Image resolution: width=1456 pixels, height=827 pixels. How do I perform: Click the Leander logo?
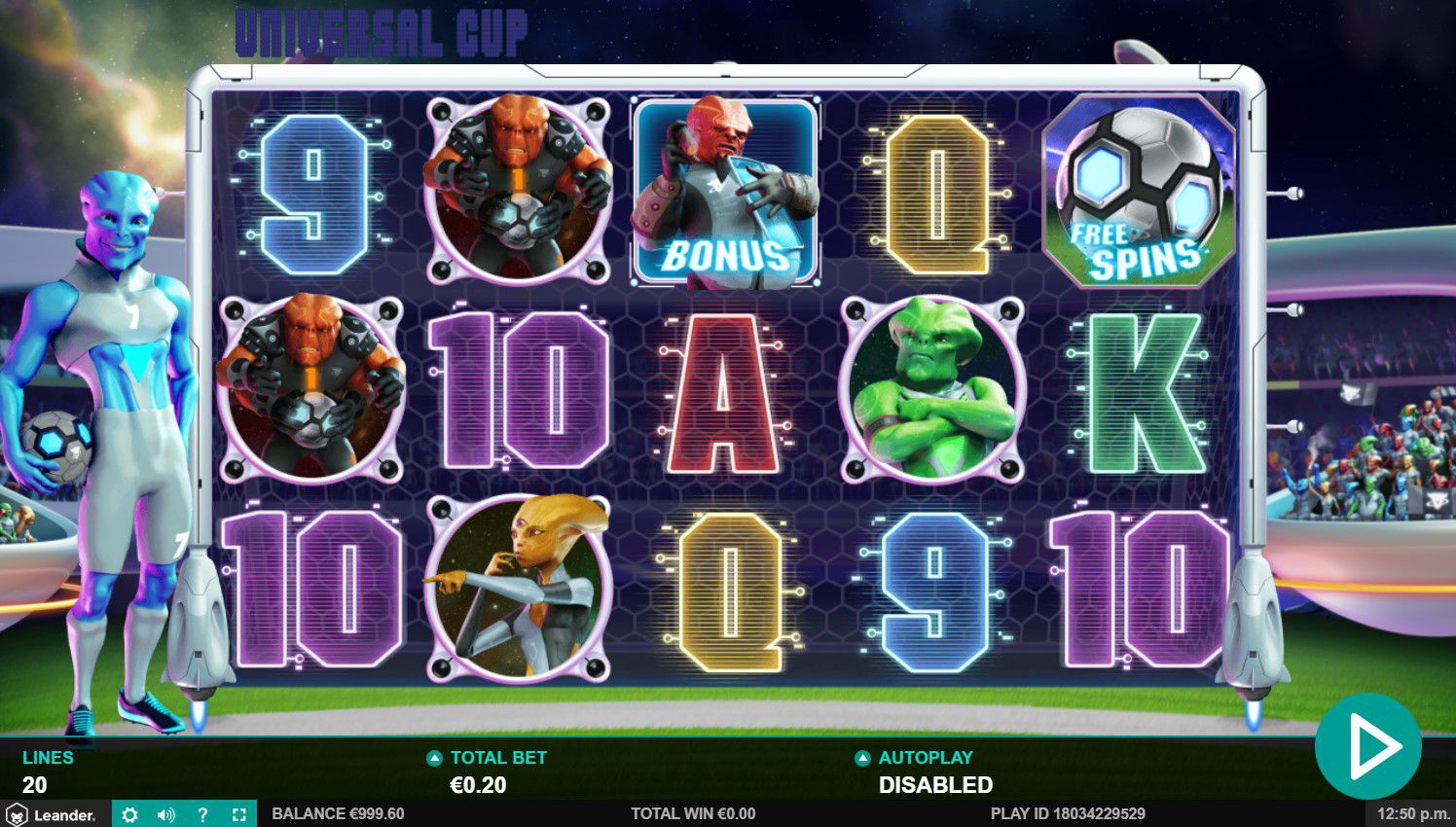52,814
